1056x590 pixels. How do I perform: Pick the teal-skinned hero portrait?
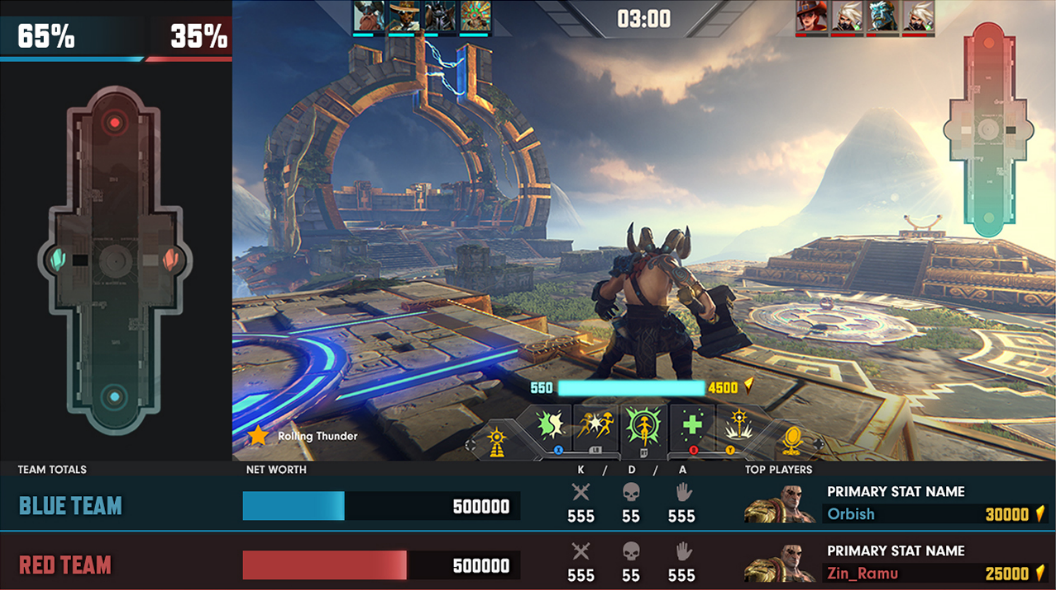(882, 16)
